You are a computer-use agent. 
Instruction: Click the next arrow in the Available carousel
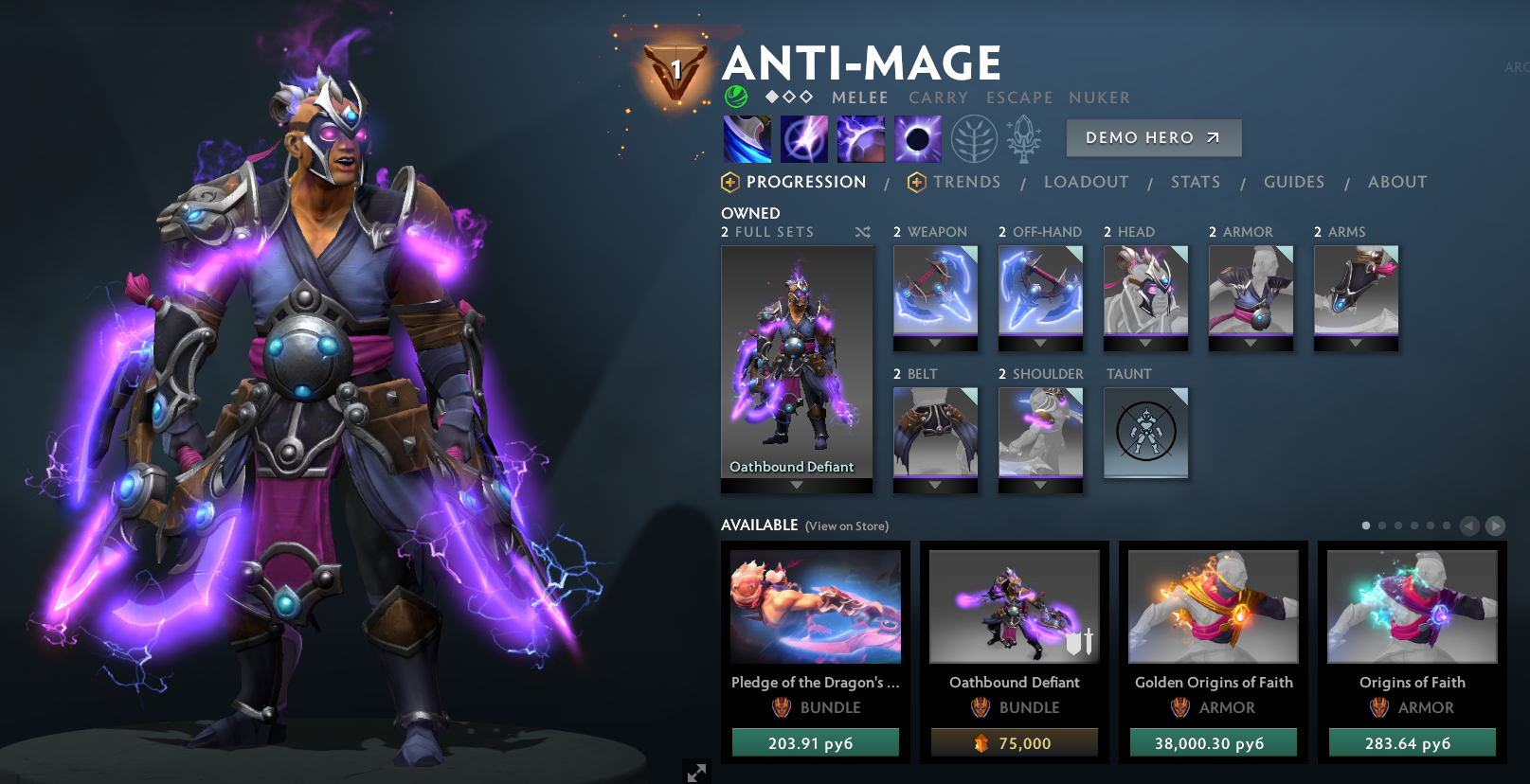point(1496,525)
